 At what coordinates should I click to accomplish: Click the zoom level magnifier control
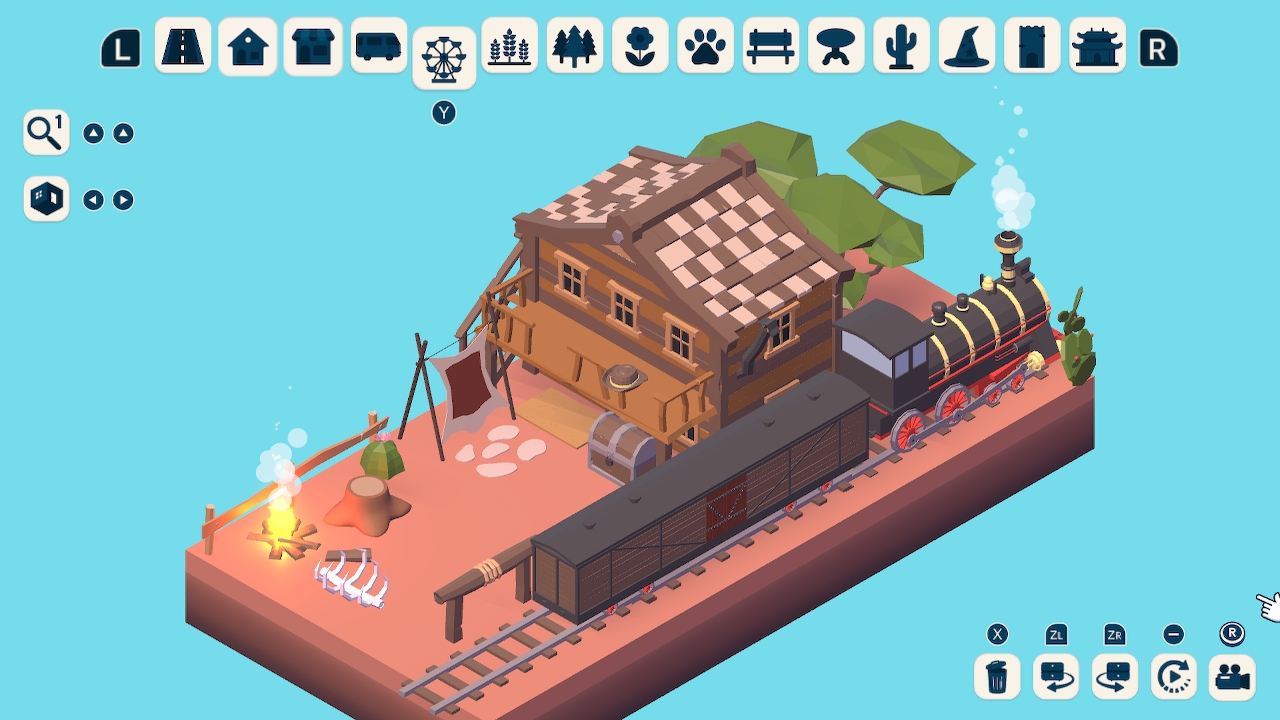45,131
